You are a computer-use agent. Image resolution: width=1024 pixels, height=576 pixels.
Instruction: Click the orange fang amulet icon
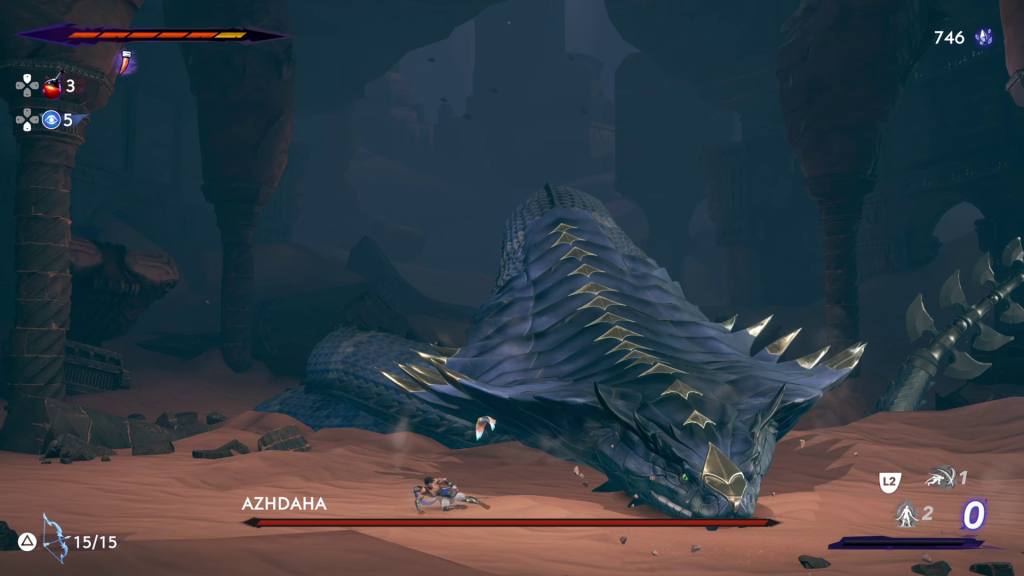click(128, 62)
